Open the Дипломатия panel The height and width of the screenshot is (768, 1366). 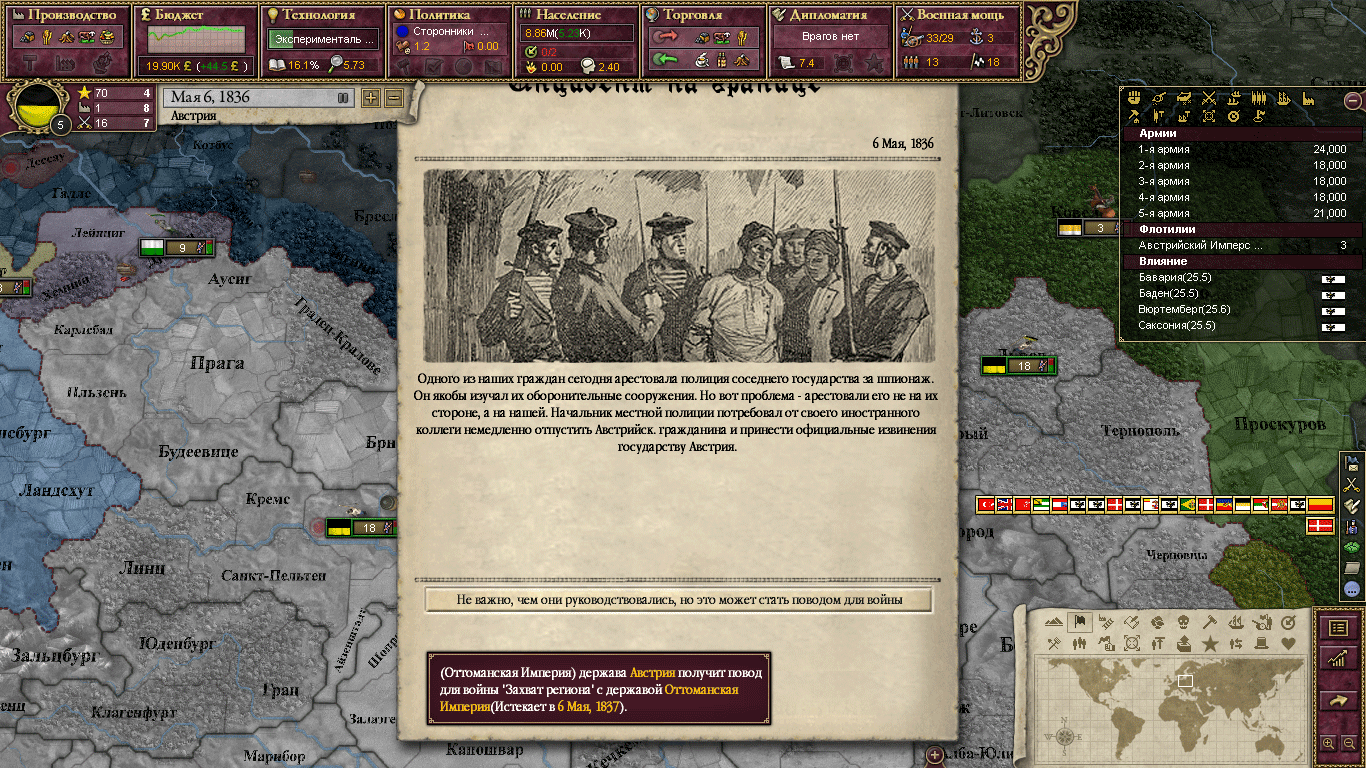click(831, 16)
